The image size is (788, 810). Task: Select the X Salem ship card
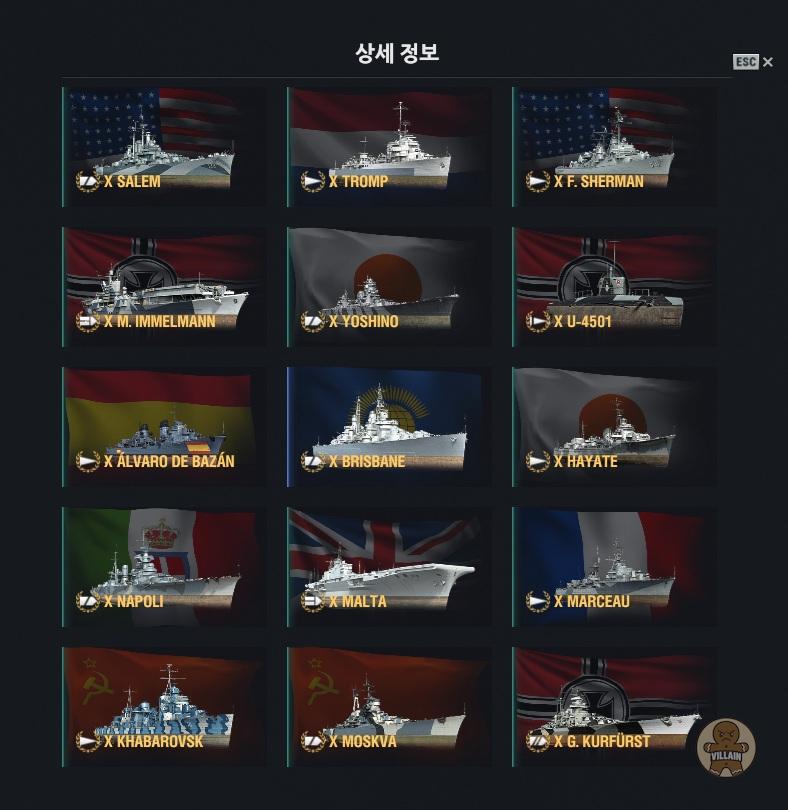point(163,146)
